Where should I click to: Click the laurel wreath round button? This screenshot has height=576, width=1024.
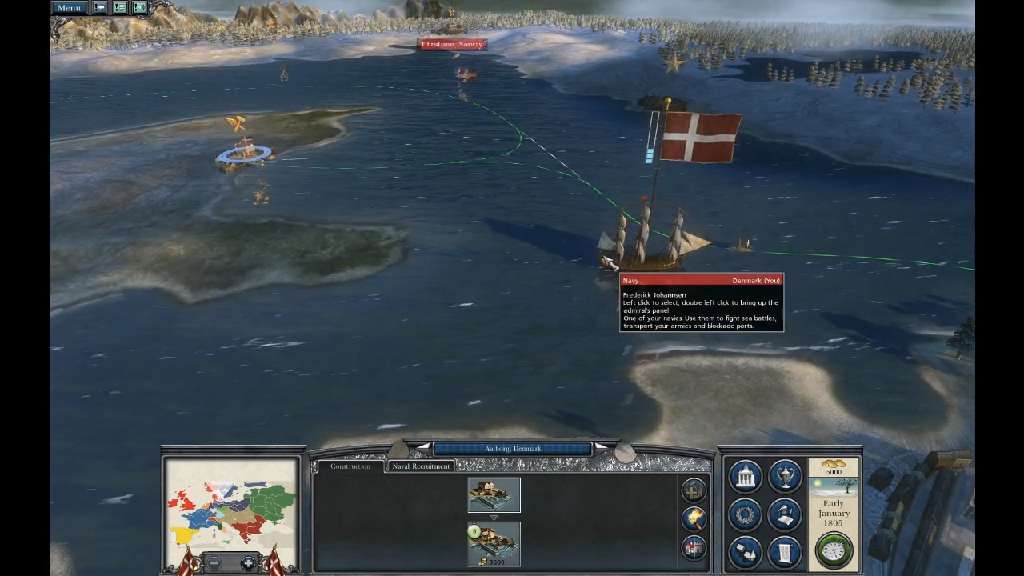(745, 515)
